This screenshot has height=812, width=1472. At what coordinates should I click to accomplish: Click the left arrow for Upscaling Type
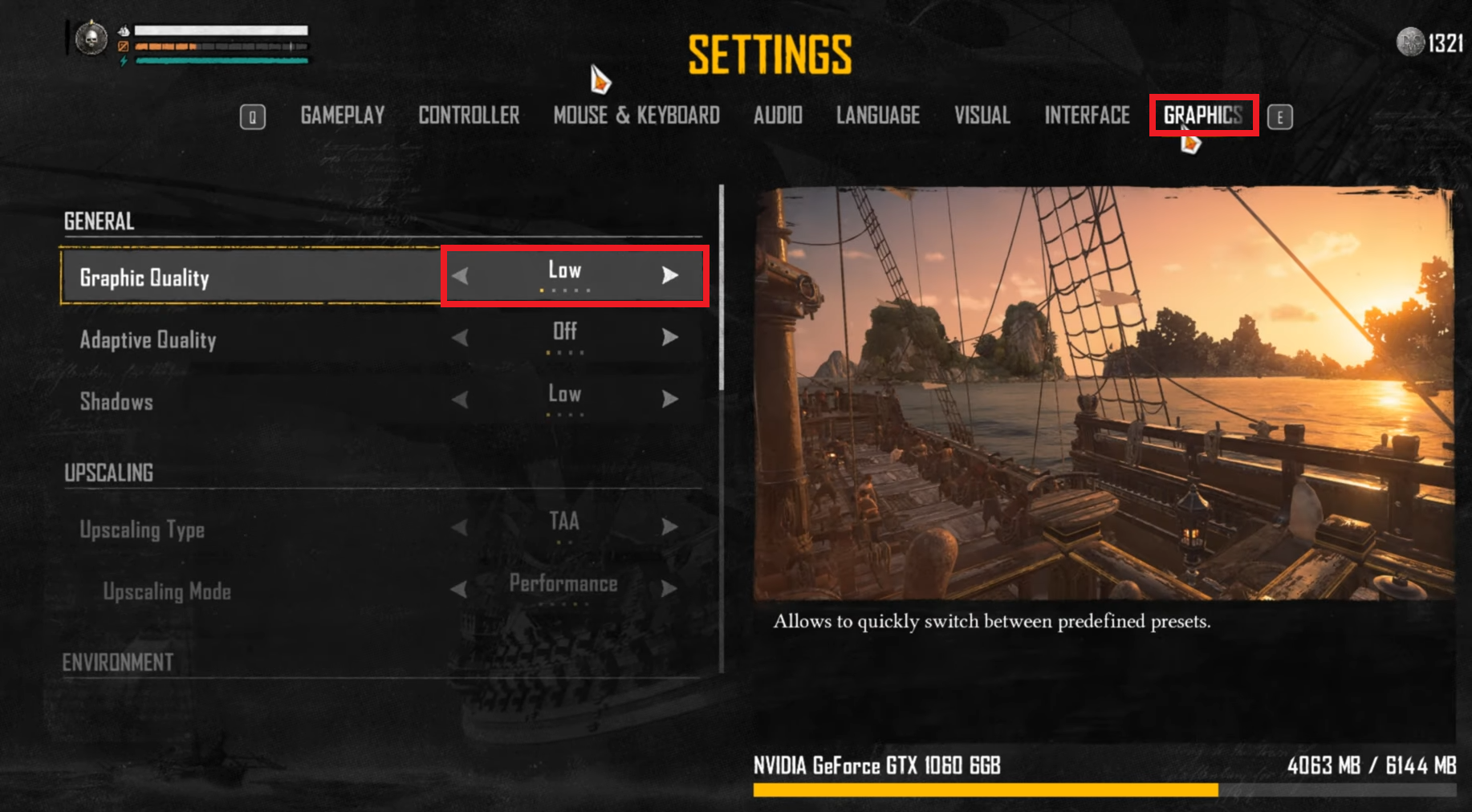click(460, 526)
